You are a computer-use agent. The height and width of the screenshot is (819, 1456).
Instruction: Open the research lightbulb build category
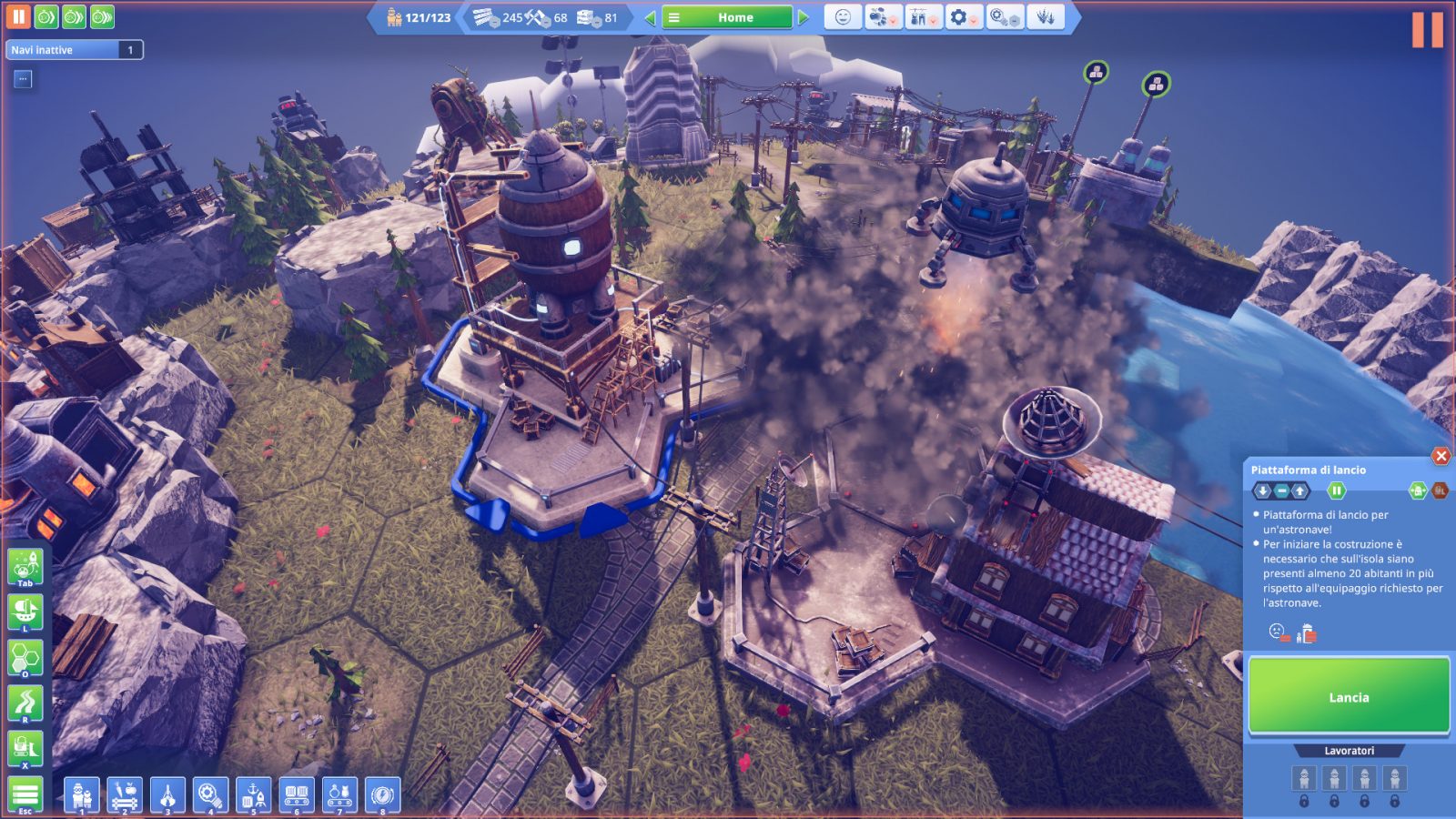click(211, 794)
